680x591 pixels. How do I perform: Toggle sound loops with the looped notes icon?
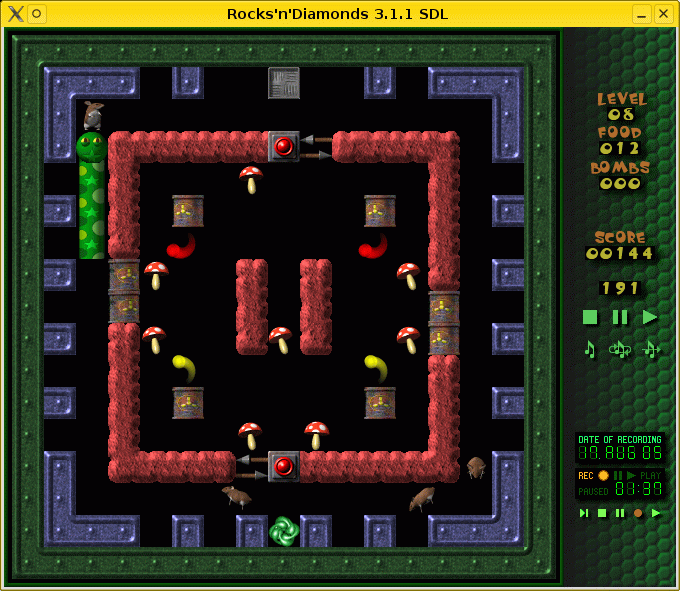pos(620,349)
